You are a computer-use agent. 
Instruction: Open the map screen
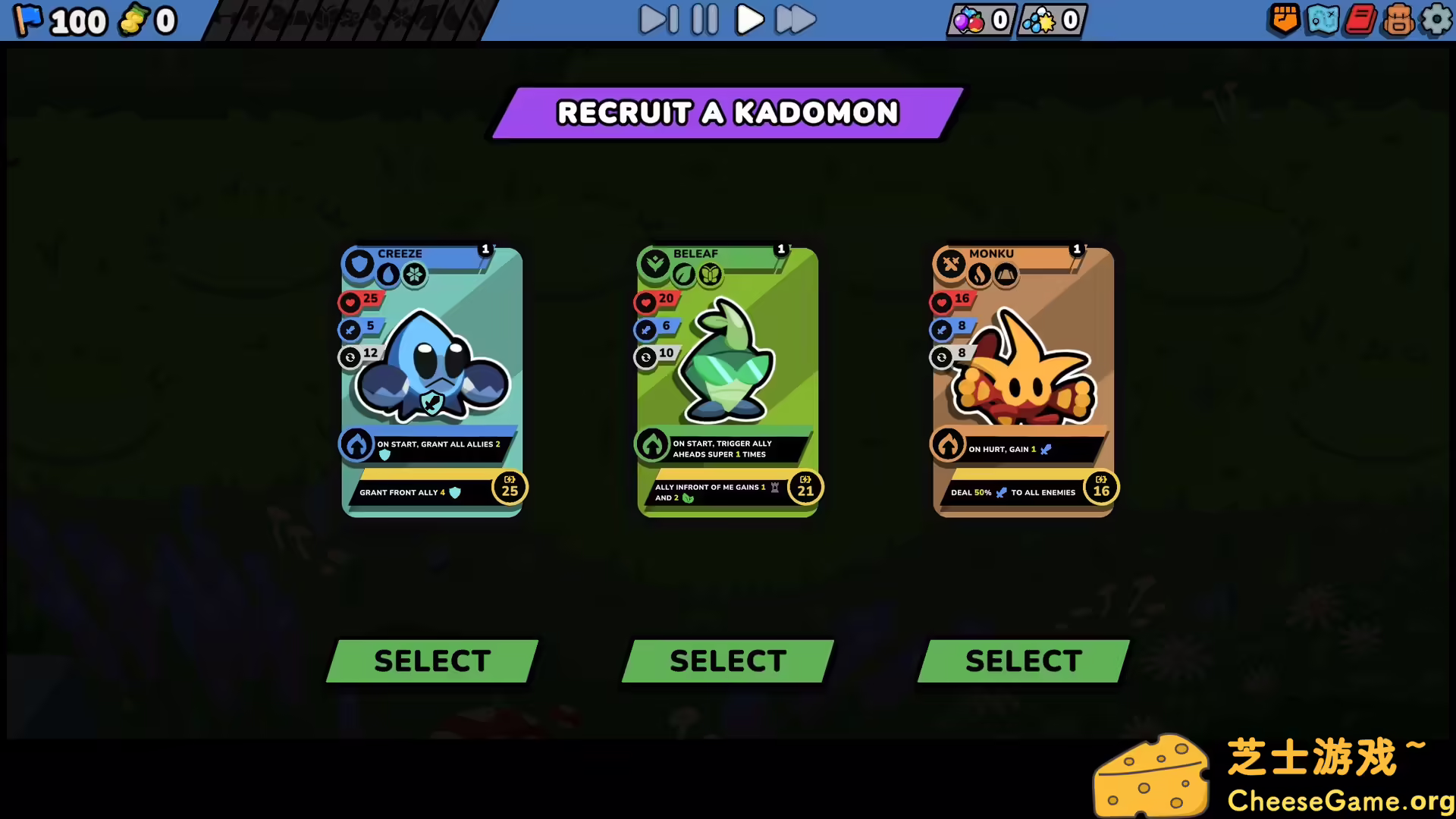(x=1321, y=20)
